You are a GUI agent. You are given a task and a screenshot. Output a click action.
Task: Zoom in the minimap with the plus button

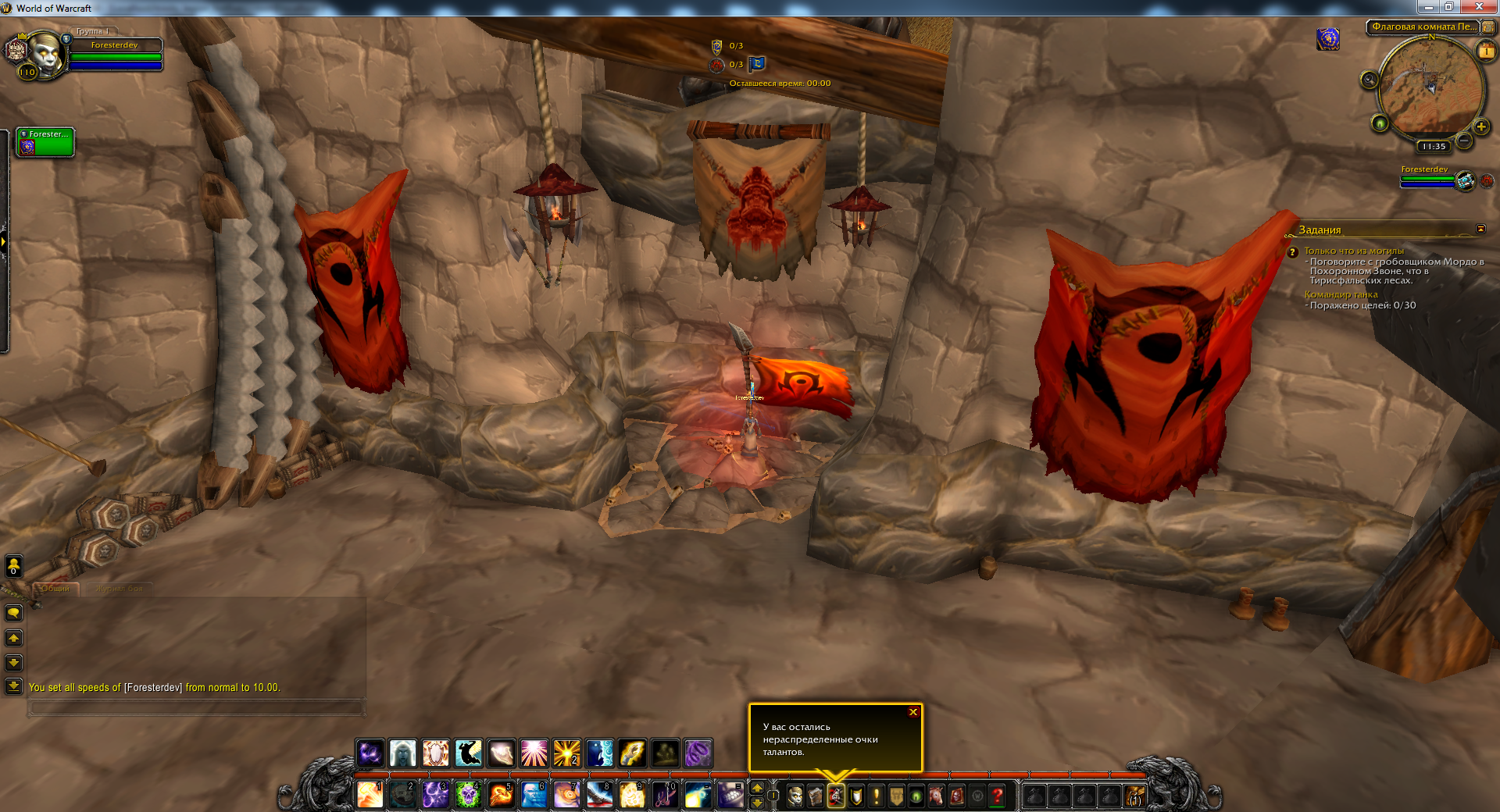point(1481,126)
